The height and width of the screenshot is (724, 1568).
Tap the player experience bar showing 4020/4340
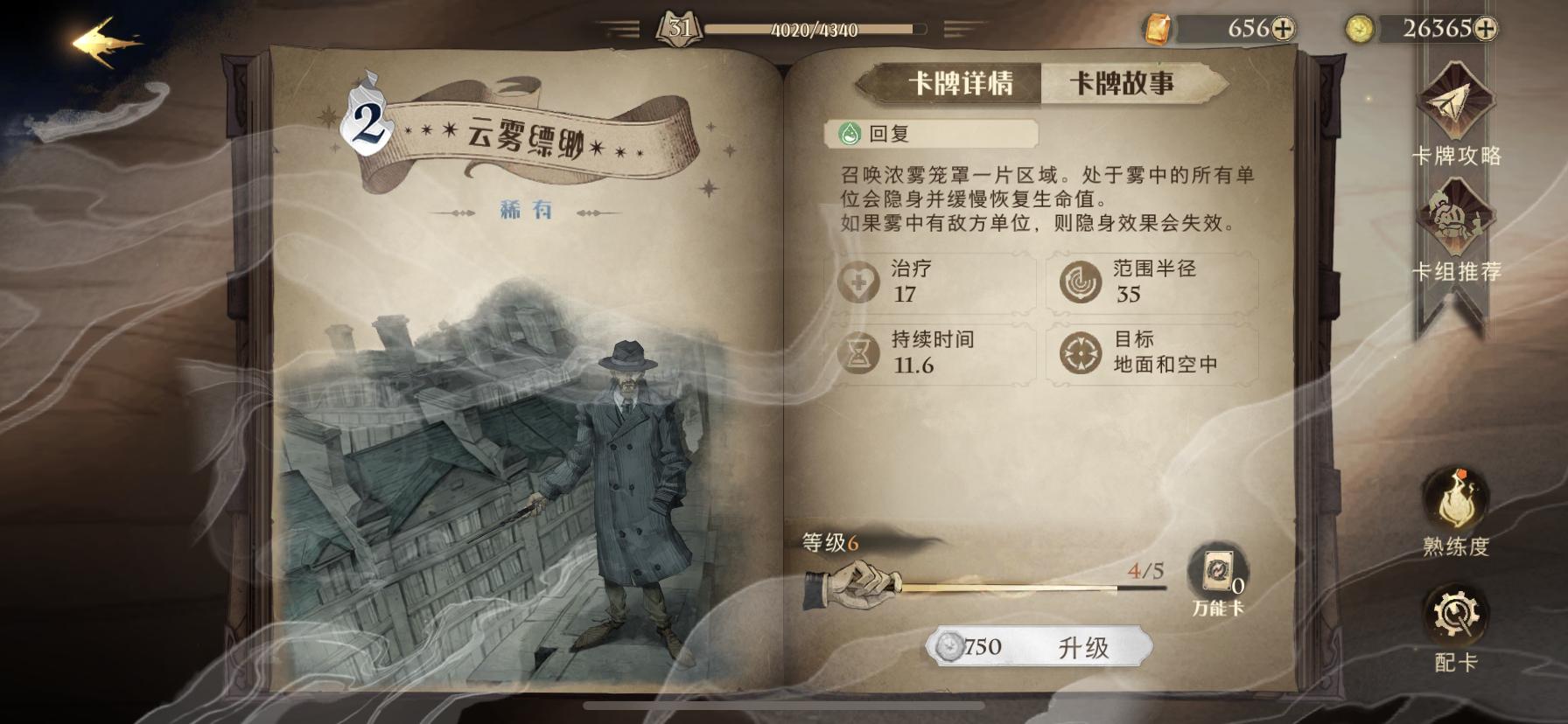[814, 29]
